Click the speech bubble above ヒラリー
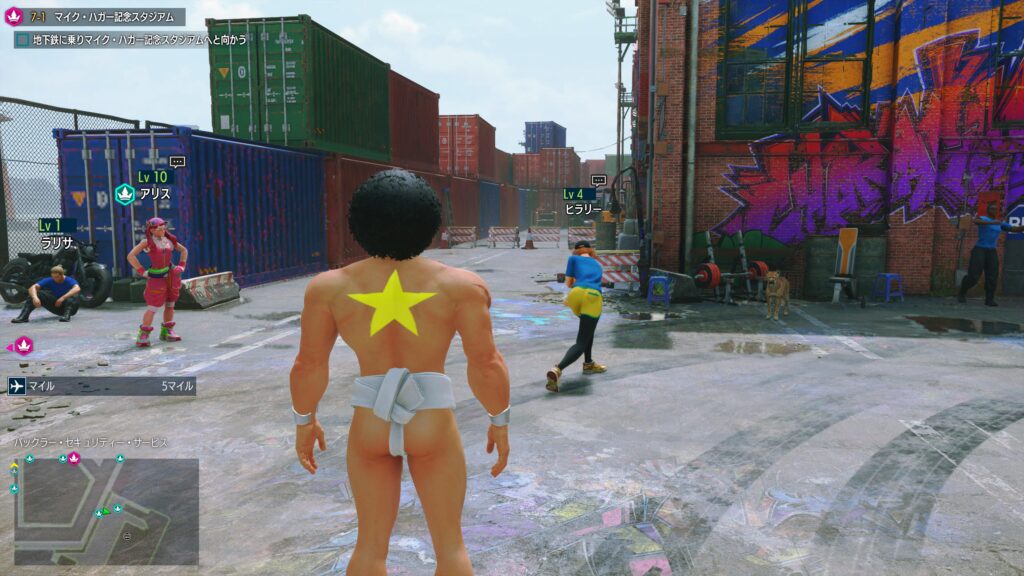Image resolution: width=1024 pixels, height=576 pixels. [x=598, y=180]
